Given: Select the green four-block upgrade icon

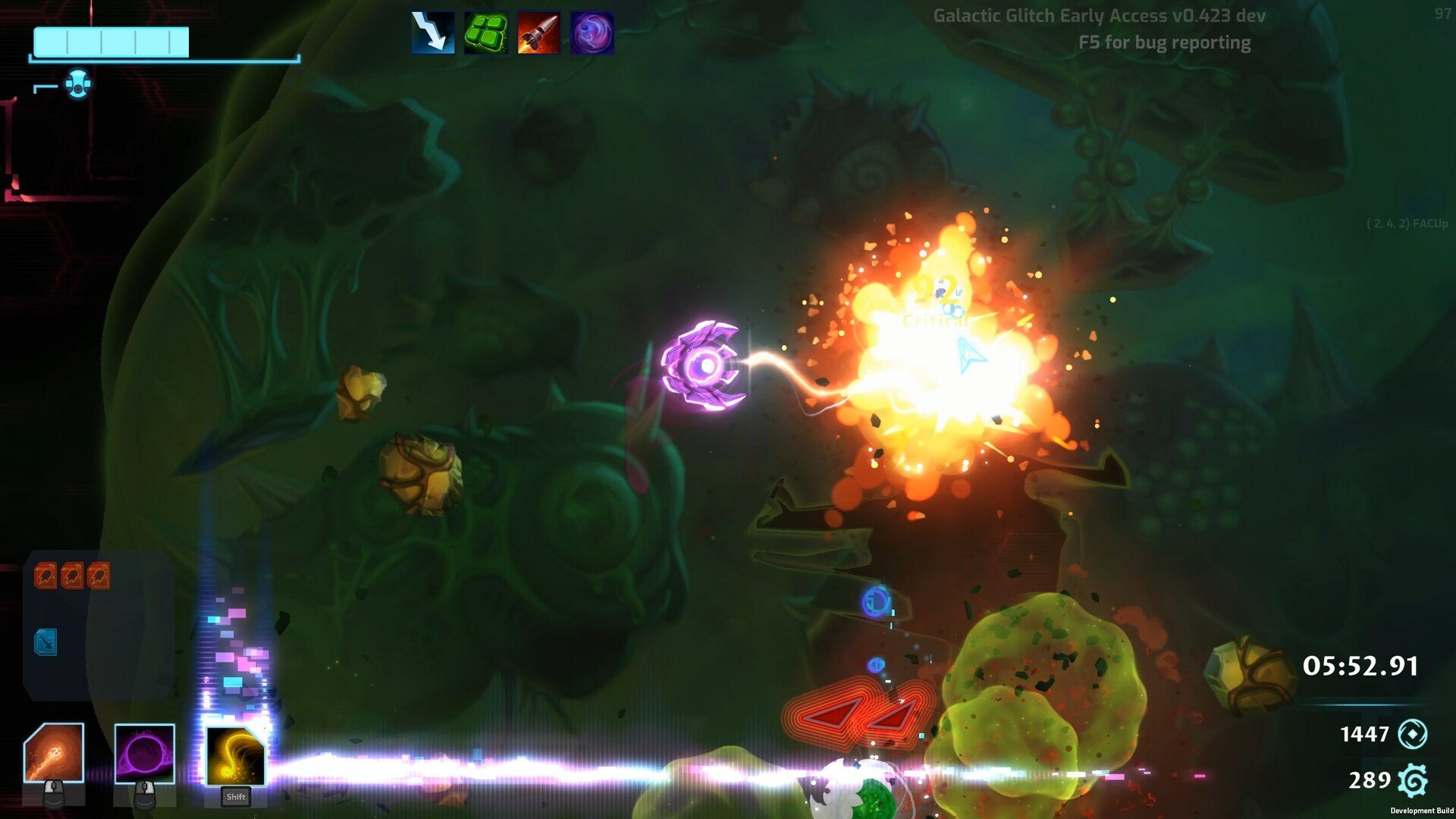Looking at the screenshot, I should pyautogui.click(x=485, y=33).
